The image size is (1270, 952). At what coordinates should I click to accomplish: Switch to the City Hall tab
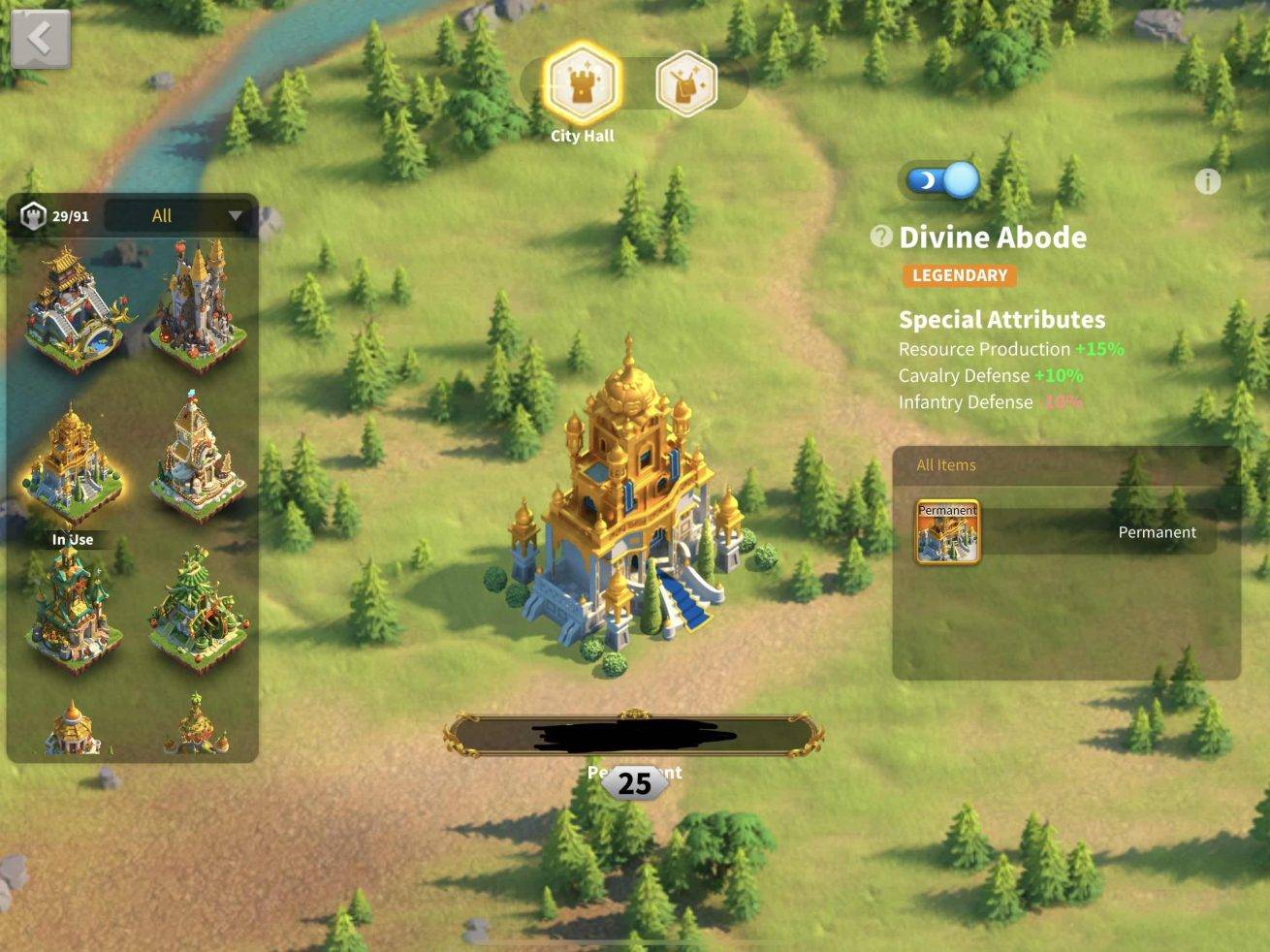tap(582, 84)
